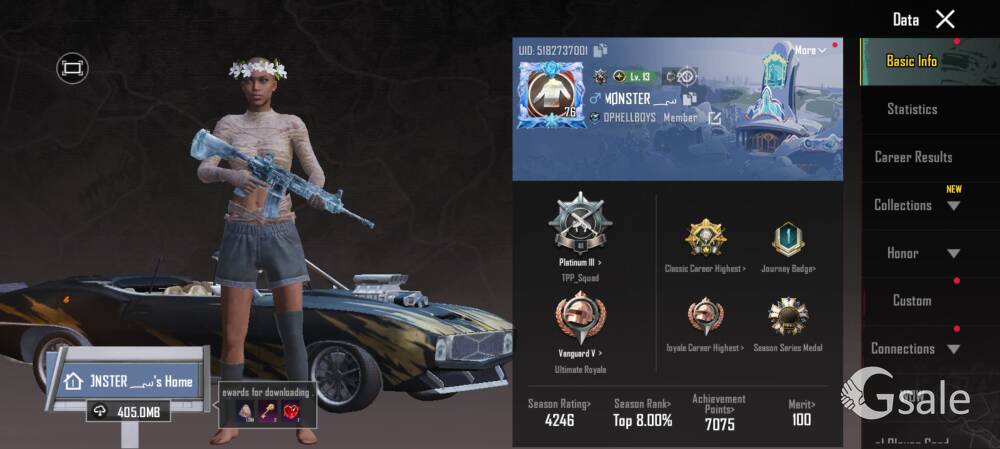
Task: Copy the player UID
Action: pyautogui.click(x=600, y=50)
